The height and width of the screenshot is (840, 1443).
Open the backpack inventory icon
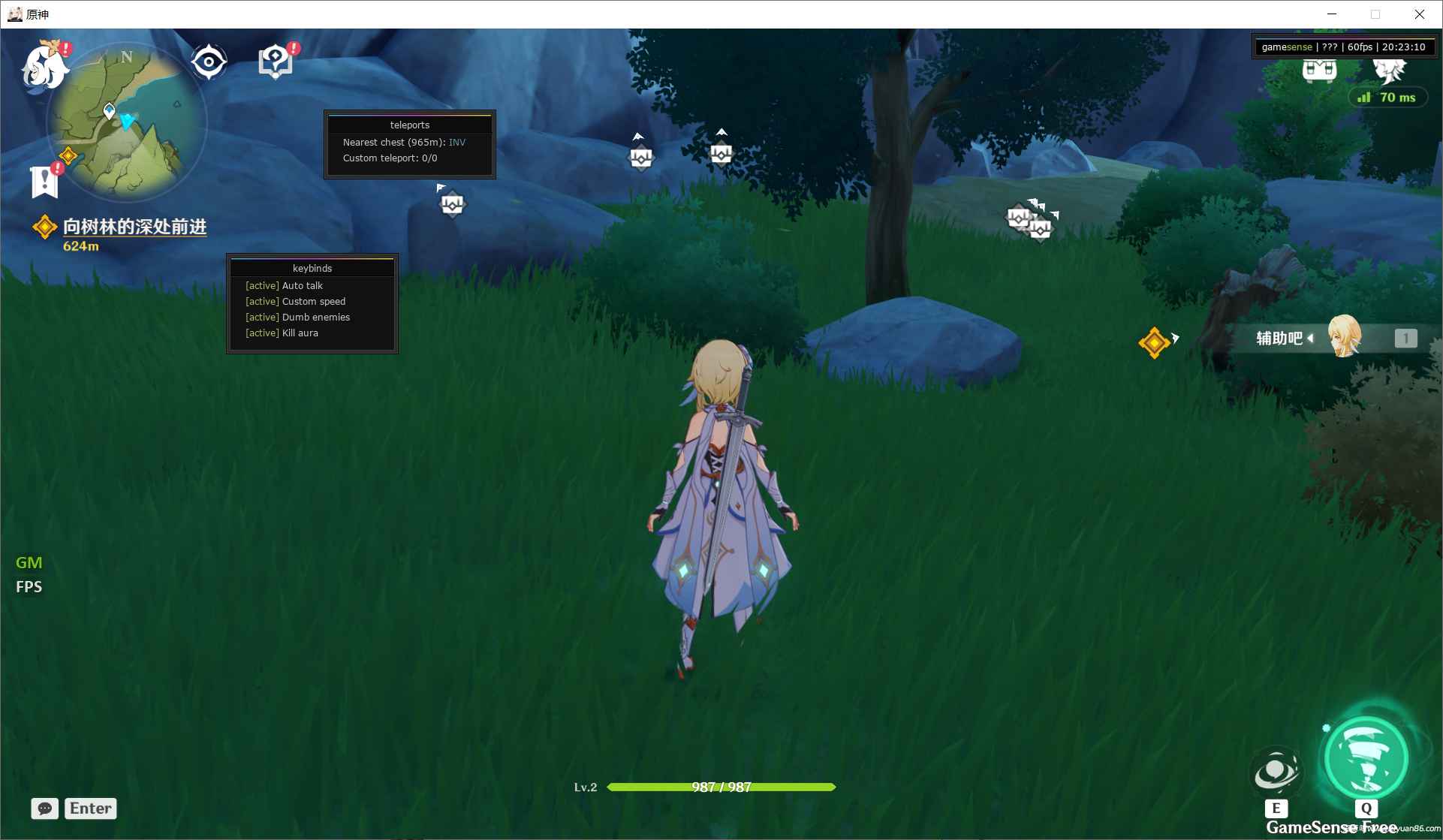(x=1318, y=71)
